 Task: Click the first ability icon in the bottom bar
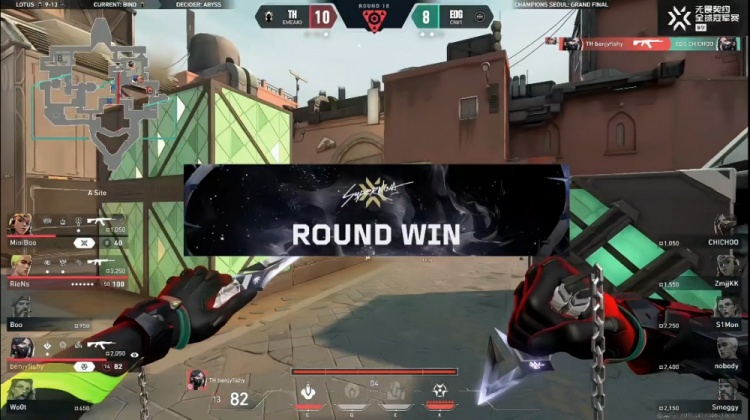(x=311, y=390)
